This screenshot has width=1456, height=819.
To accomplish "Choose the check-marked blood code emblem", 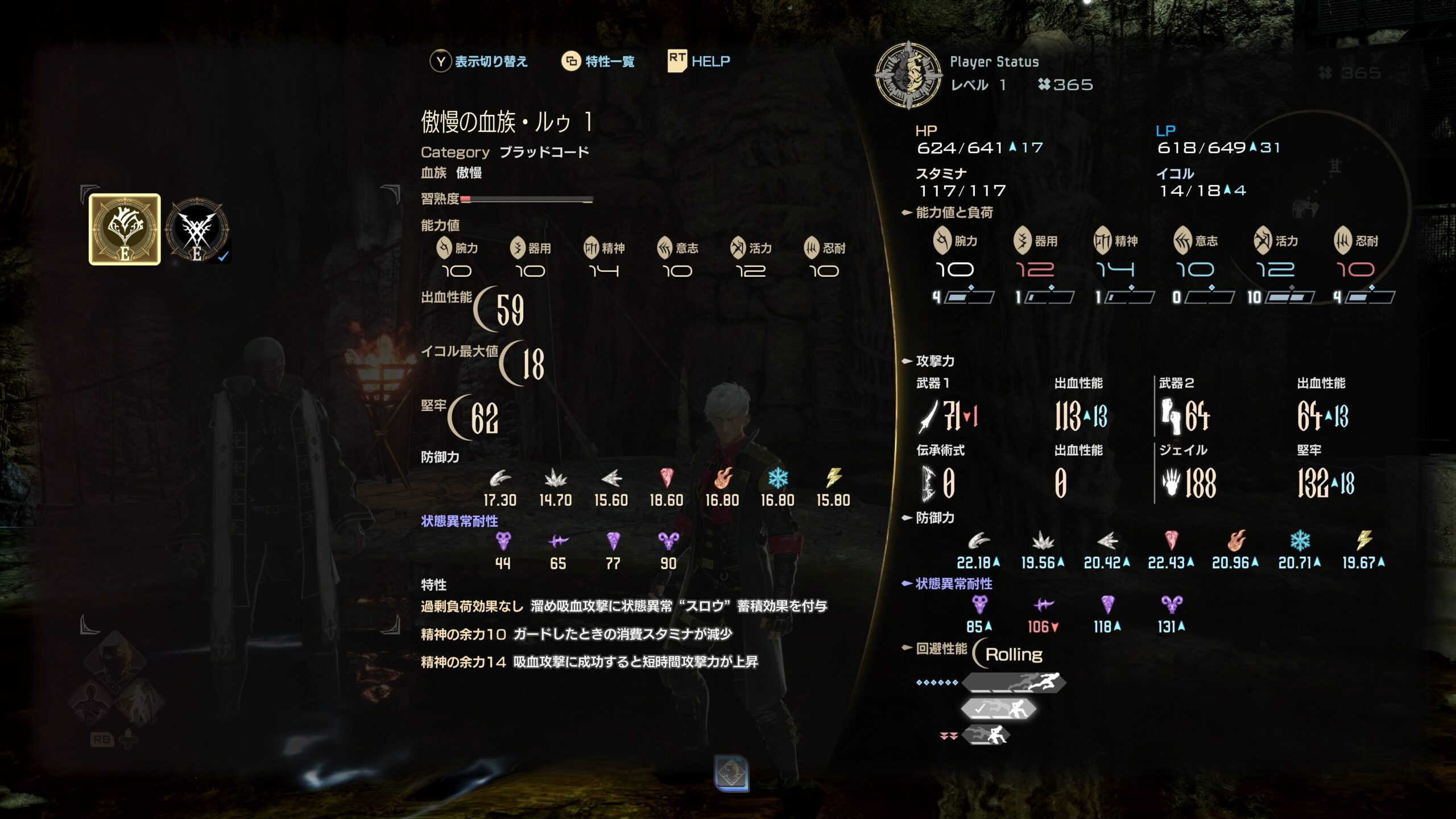I will click(x=197, y=230).
